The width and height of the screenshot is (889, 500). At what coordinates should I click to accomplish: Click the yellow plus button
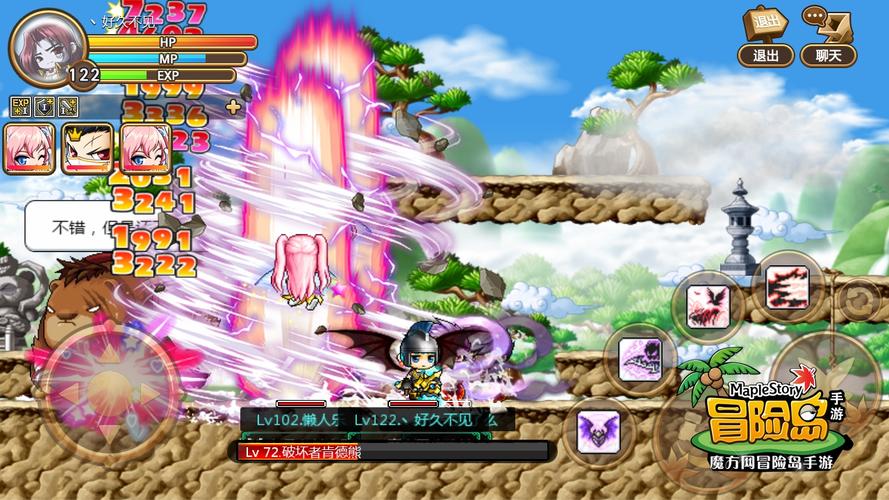point(233,107)
